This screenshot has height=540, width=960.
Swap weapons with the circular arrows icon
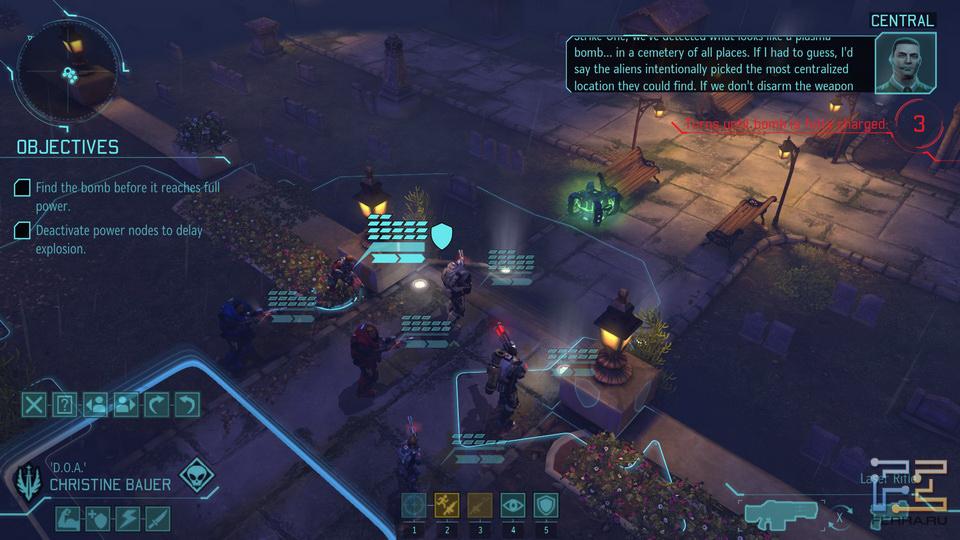point(842,518)
